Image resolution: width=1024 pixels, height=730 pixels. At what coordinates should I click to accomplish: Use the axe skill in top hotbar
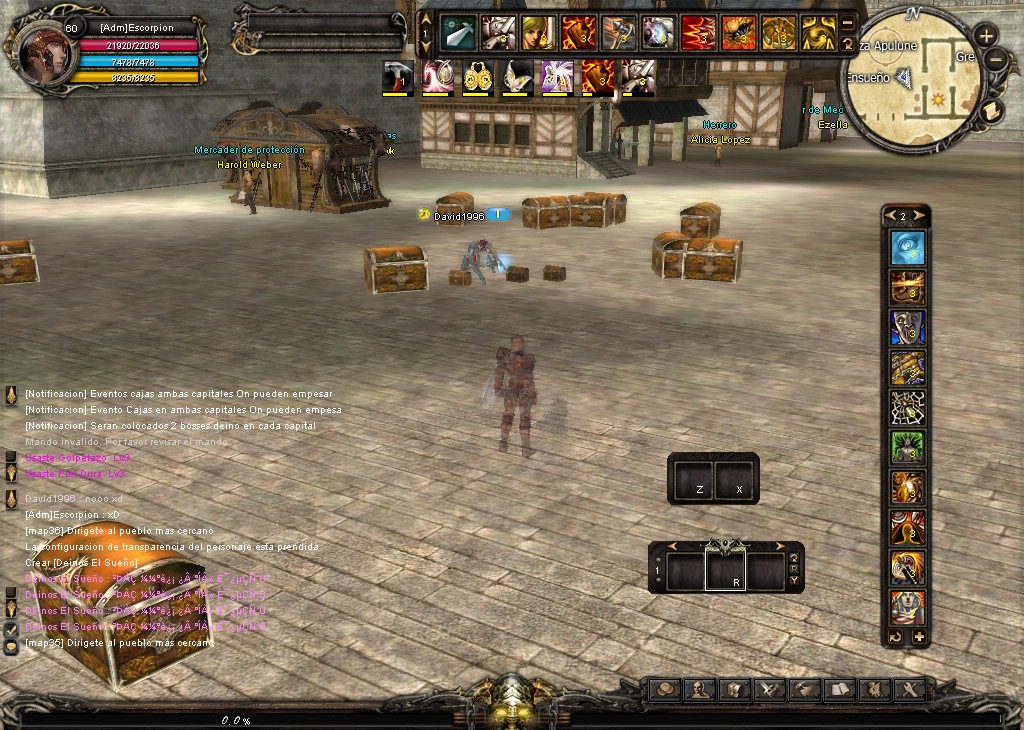(618, 33)
